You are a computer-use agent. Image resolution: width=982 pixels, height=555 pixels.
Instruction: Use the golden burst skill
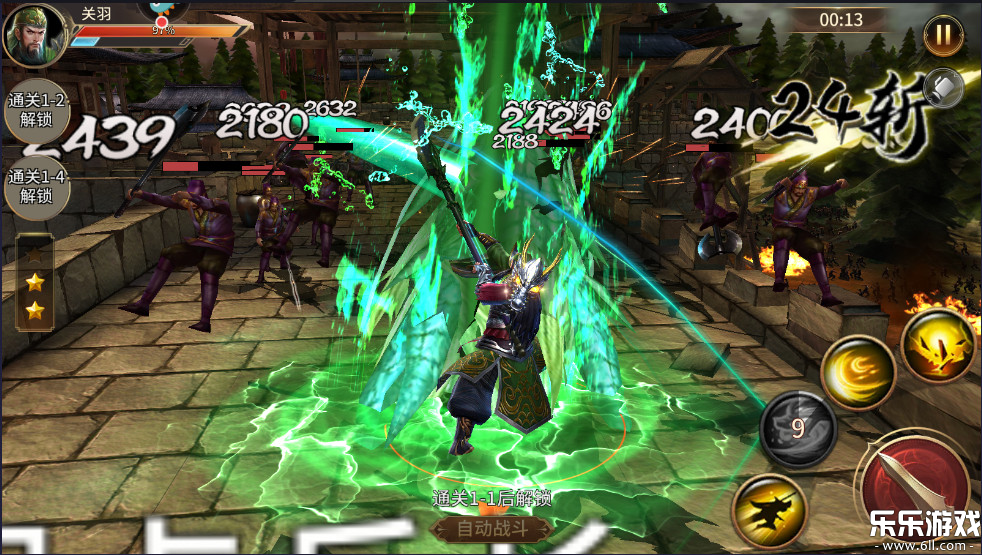click(x=937, y=345)
